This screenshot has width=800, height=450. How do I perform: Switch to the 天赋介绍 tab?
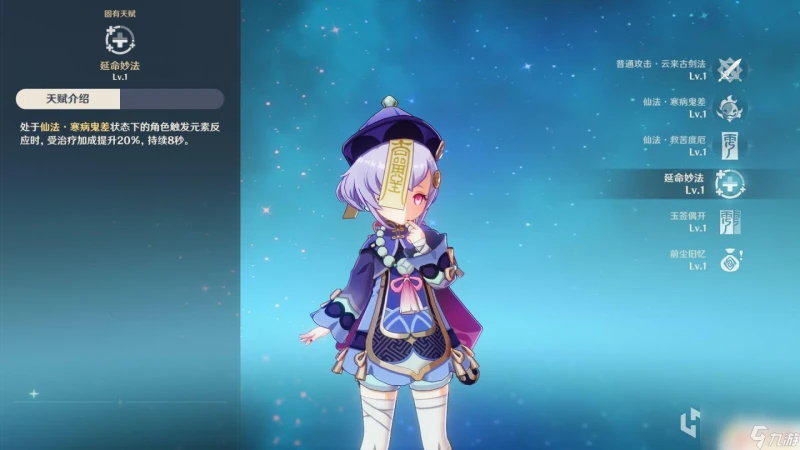tap(68, 99)
